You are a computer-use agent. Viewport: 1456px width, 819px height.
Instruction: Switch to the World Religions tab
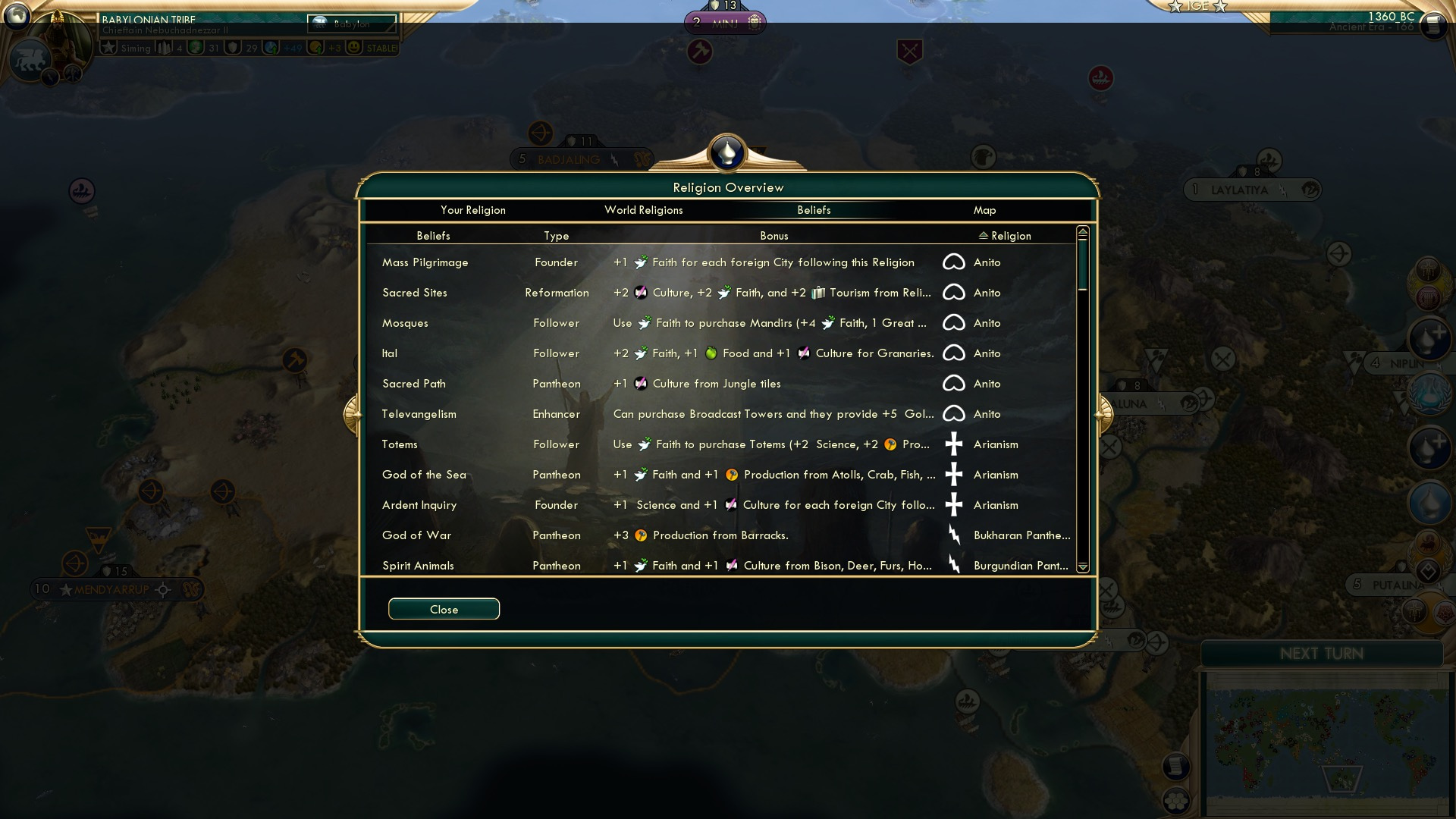(644, 210)
